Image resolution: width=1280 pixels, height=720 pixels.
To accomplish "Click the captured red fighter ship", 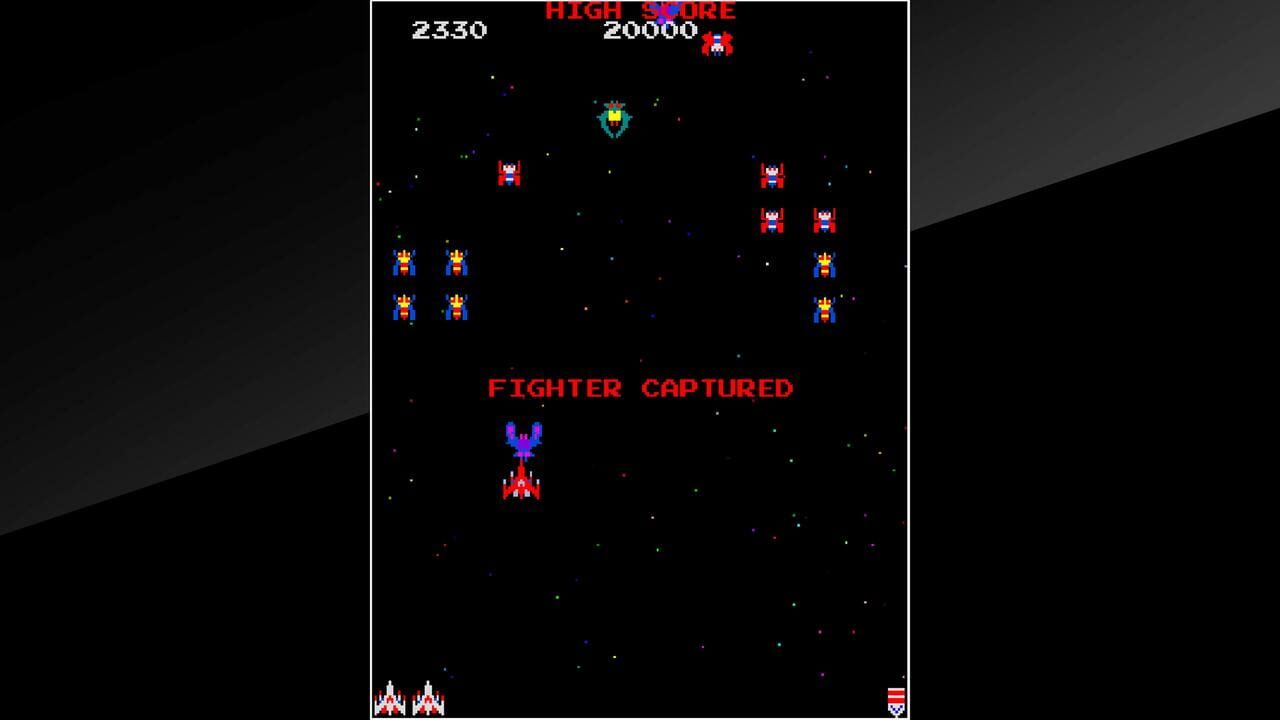I will (521, 487).
